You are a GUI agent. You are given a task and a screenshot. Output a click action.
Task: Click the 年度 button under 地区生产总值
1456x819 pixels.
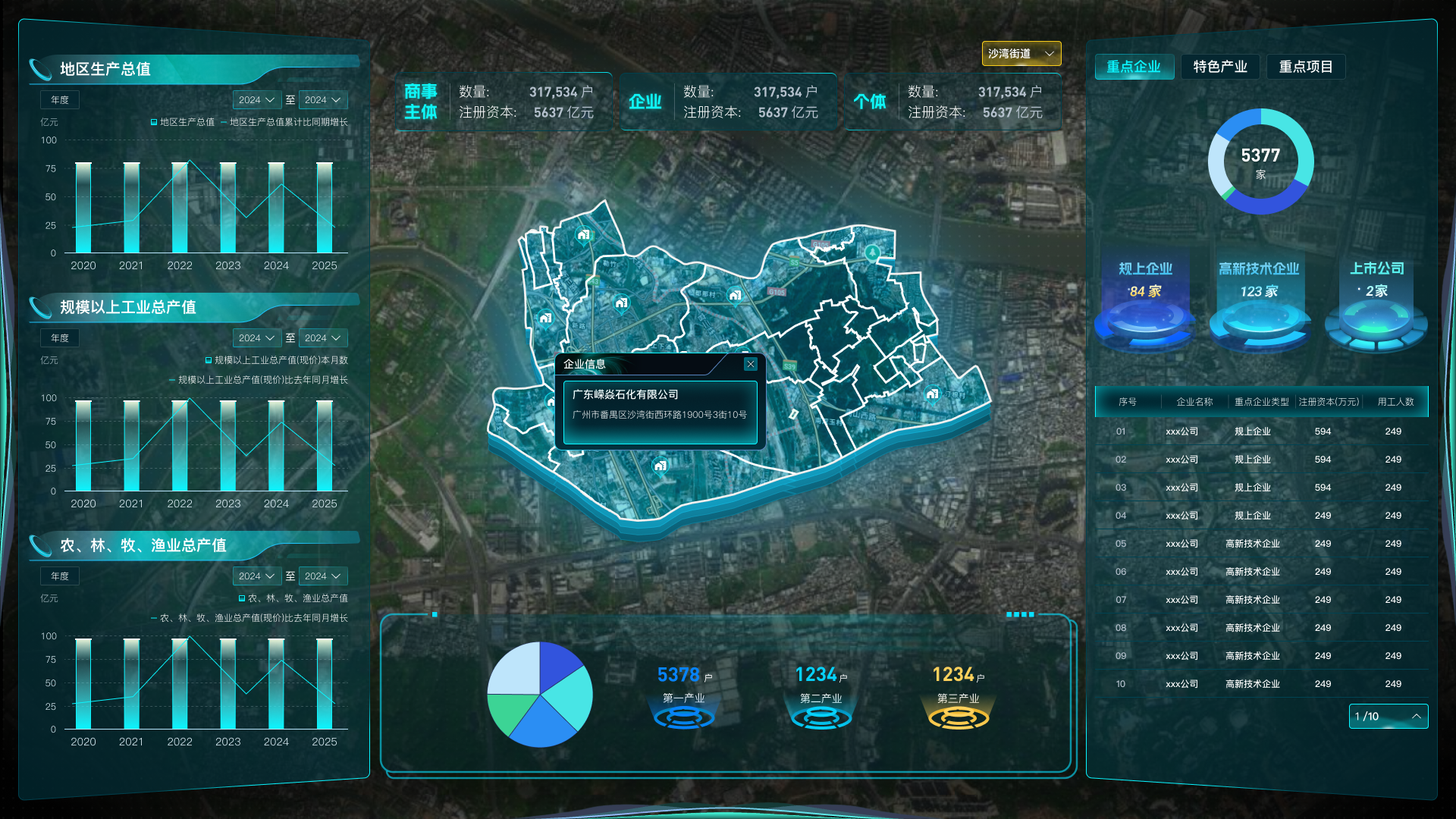click(x=60, y=100)
